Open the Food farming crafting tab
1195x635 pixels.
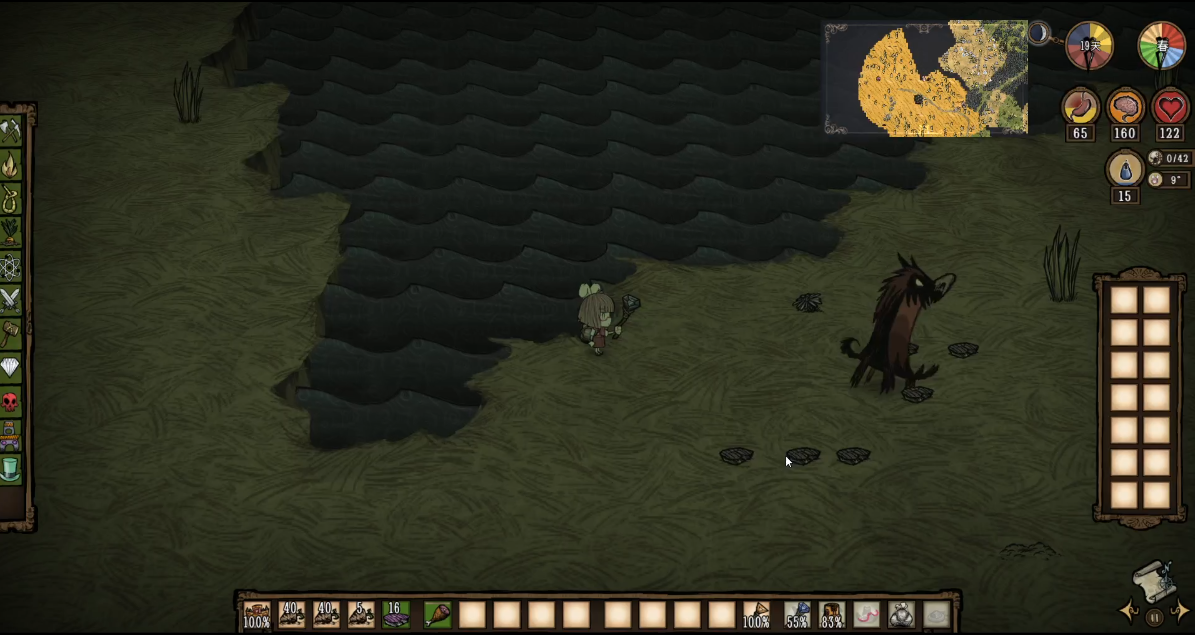pyautogui.click(x=11, y=232)
